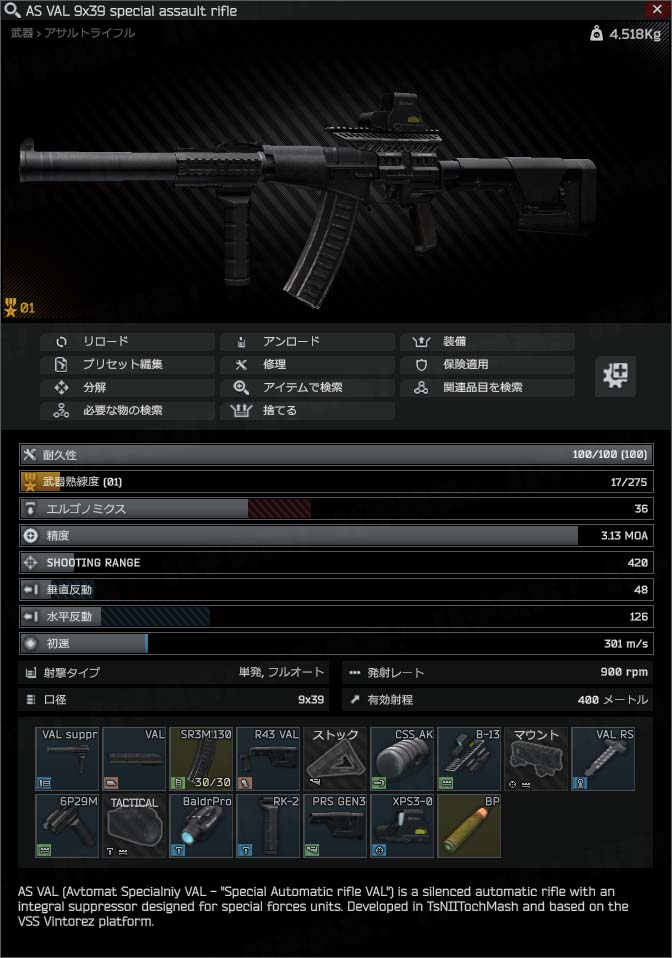The height and width of the screenshot is (958, 672).
Task: Open プリセット編集 preset editor
Action: (x=127, y=364)
